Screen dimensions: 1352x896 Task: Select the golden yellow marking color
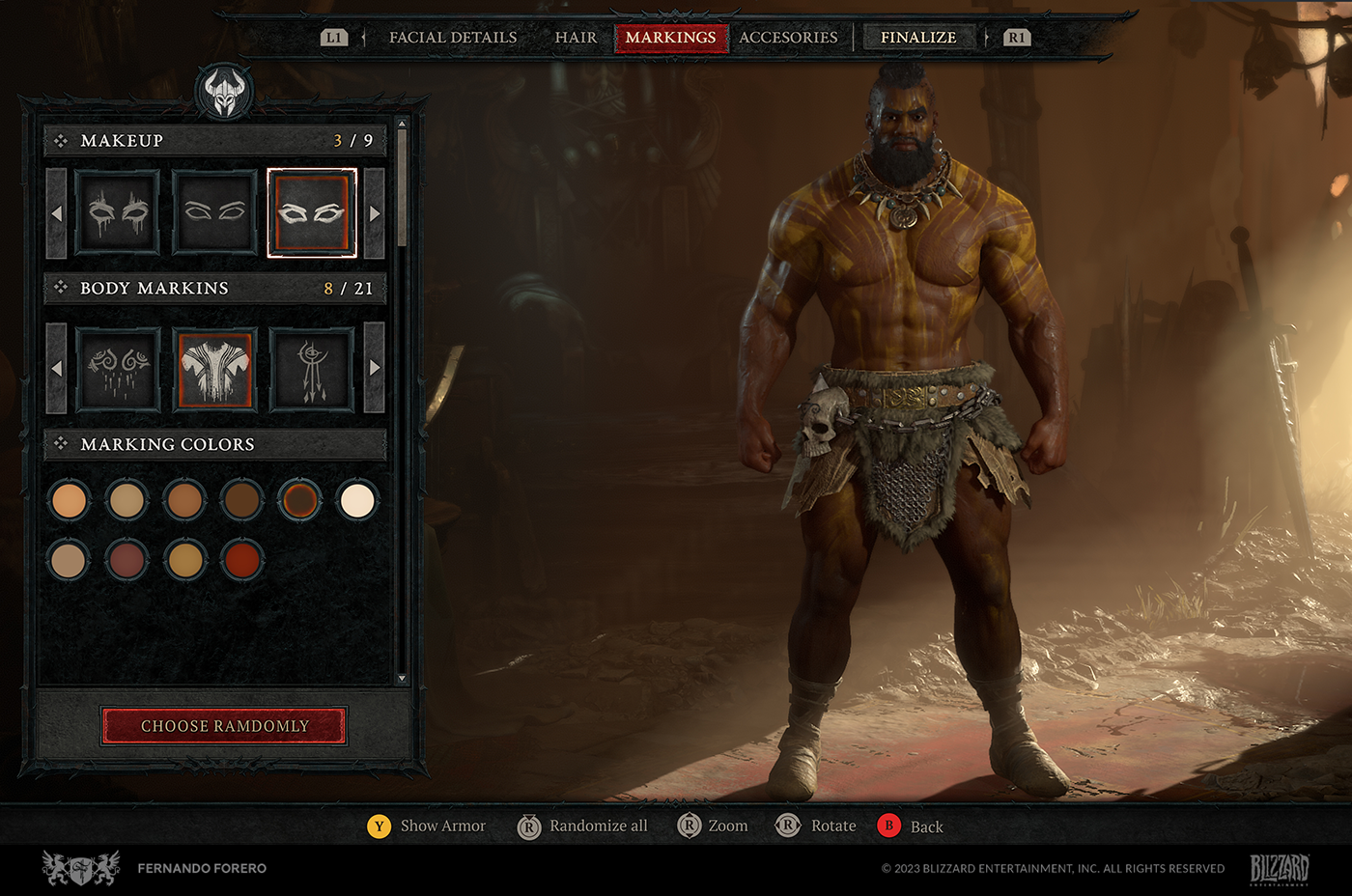pos(184,560)
